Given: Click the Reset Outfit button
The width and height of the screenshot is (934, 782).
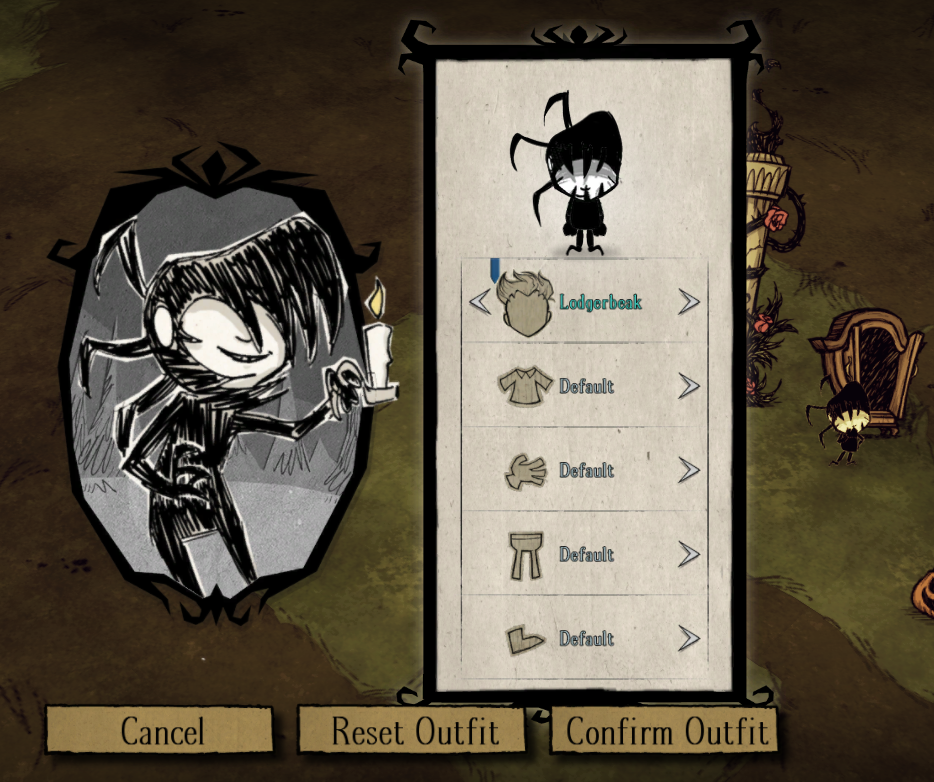Looking at the screenshot, I should coord(413,730).
